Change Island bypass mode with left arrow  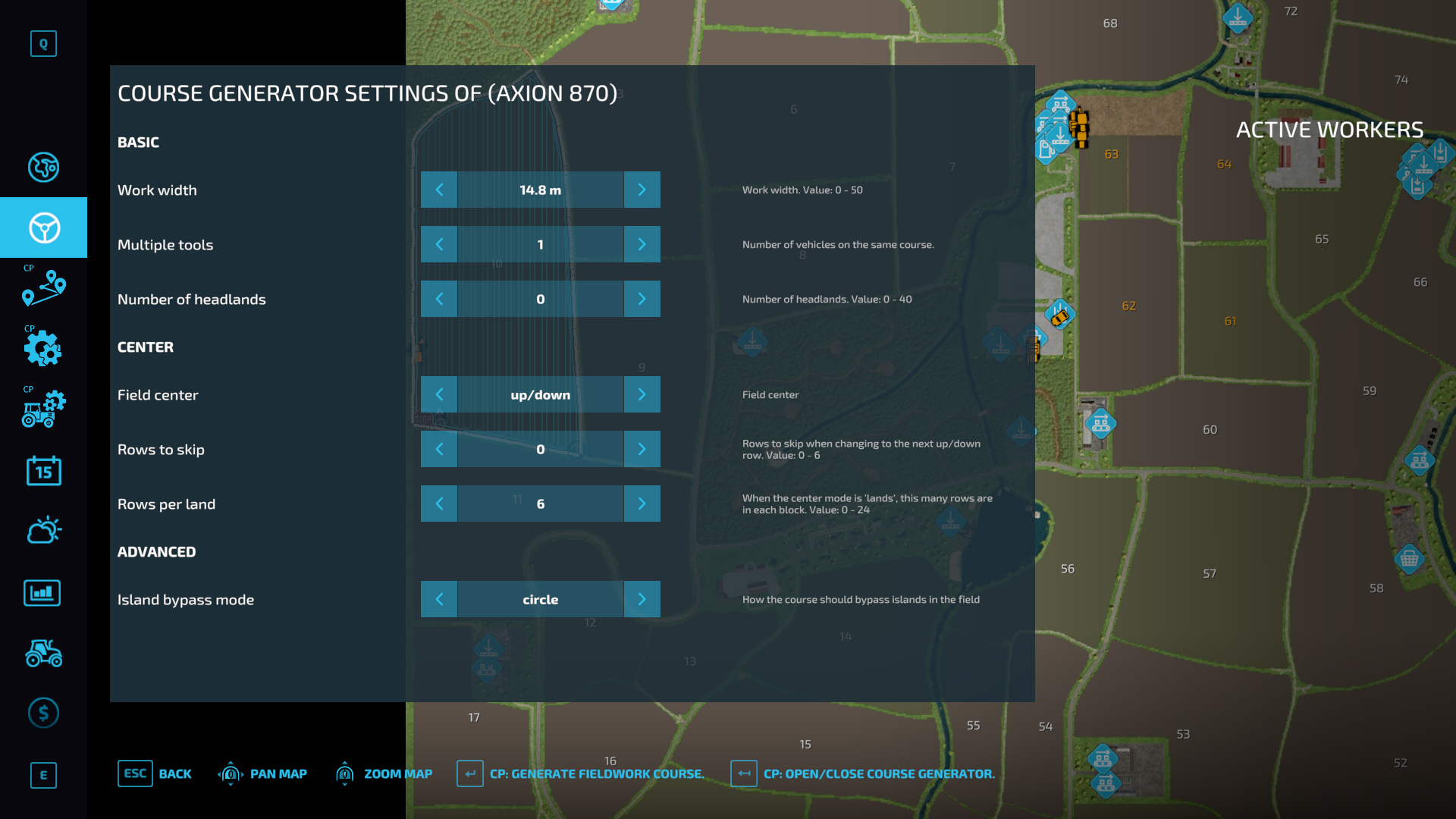point(439,599)
